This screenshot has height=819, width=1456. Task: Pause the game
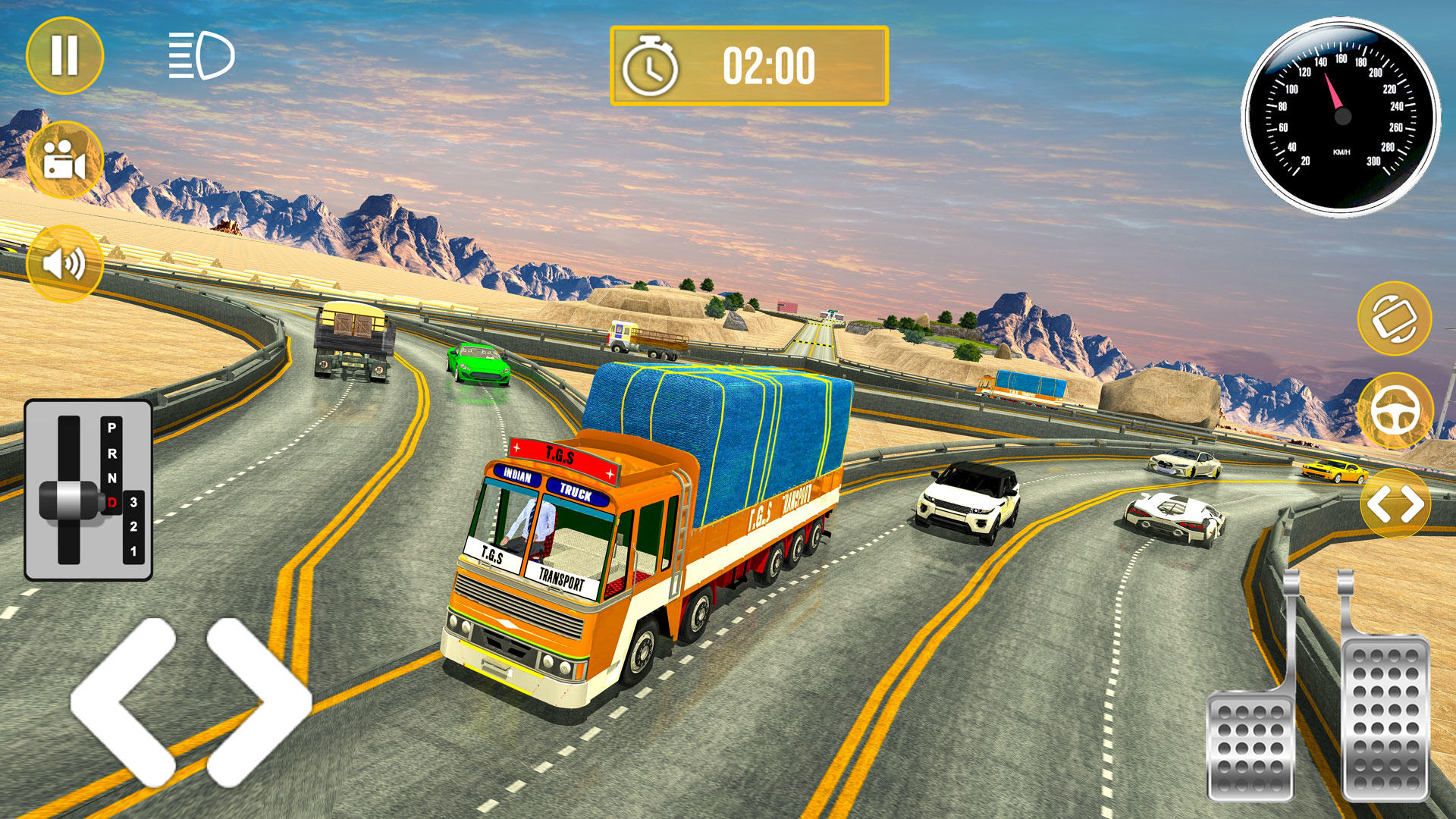coord(64,53)
